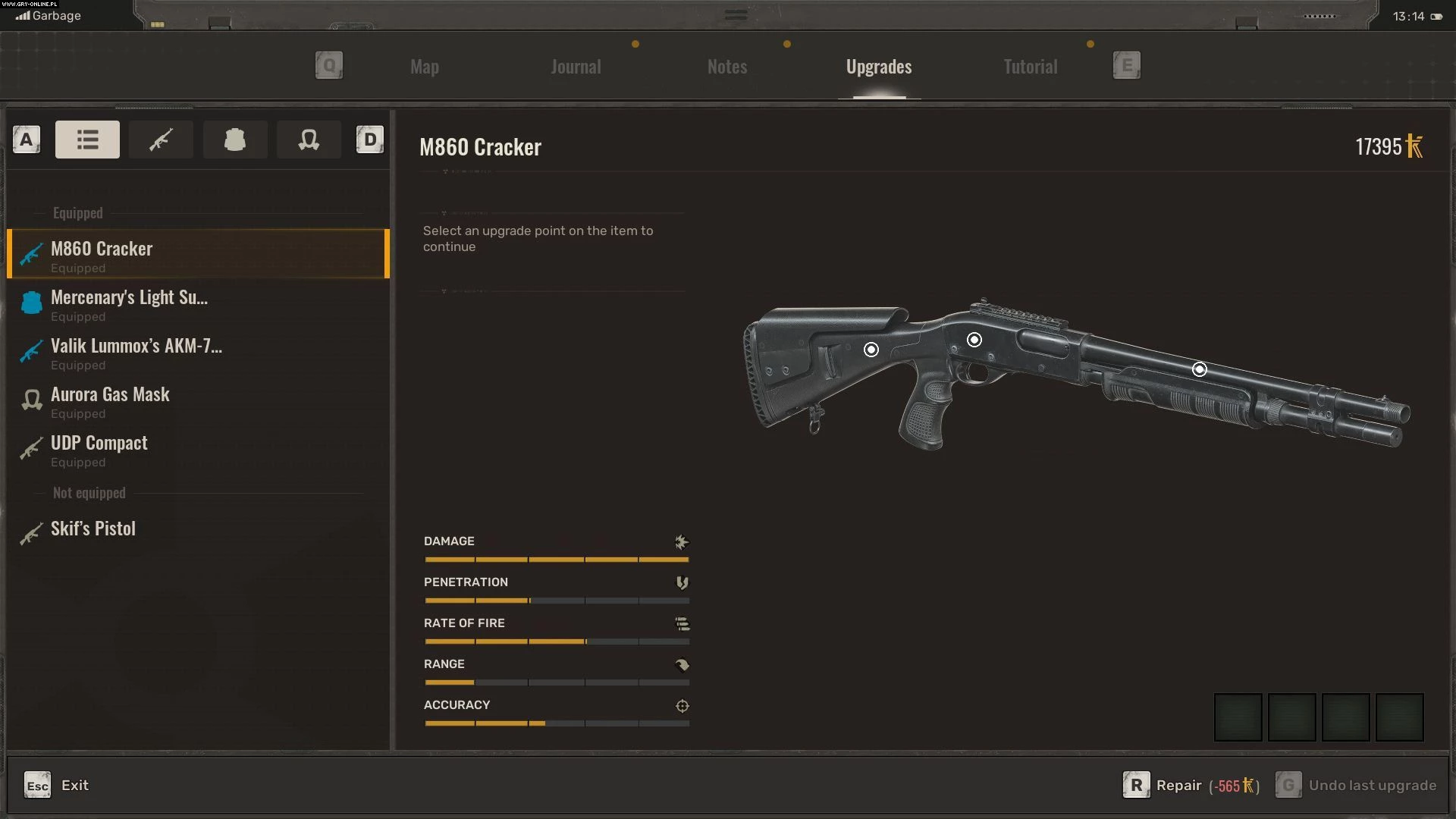The image size is (1456, 819).
Task: Select the UDP Compact pistol entry
Action: [197, 449]
